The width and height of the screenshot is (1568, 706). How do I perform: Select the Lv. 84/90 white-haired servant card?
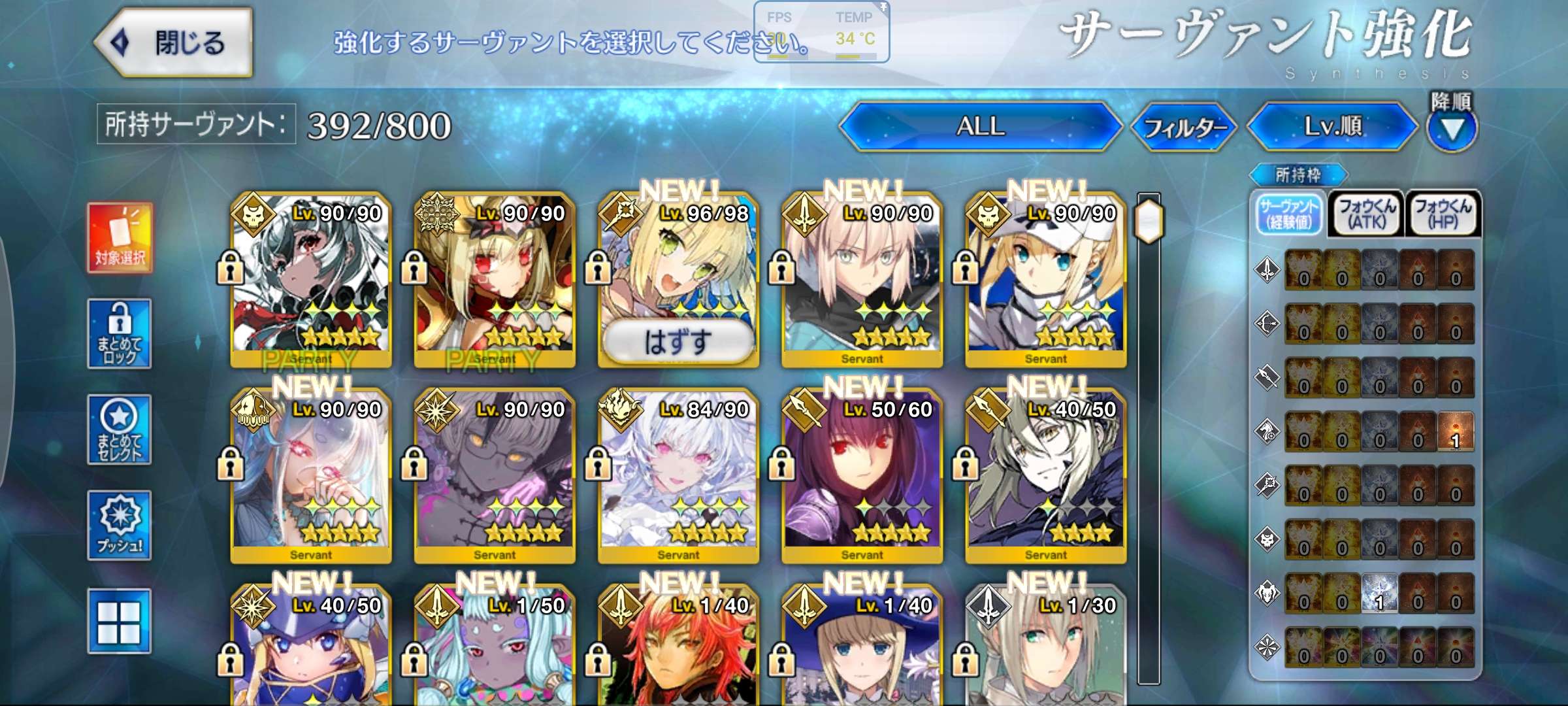678,476
